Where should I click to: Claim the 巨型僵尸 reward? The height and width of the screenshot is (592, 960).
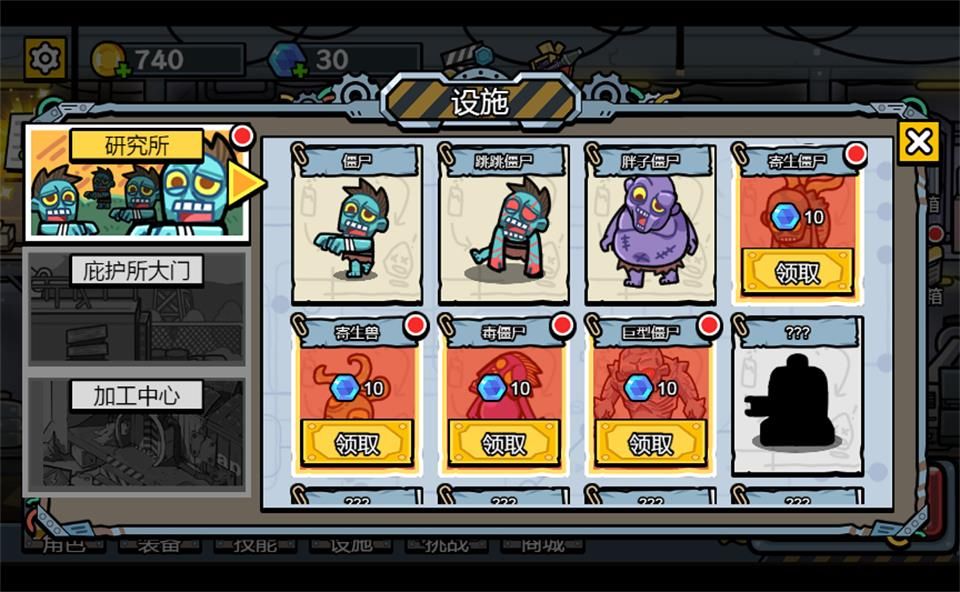pyautogui.click(x=650, y=442)
